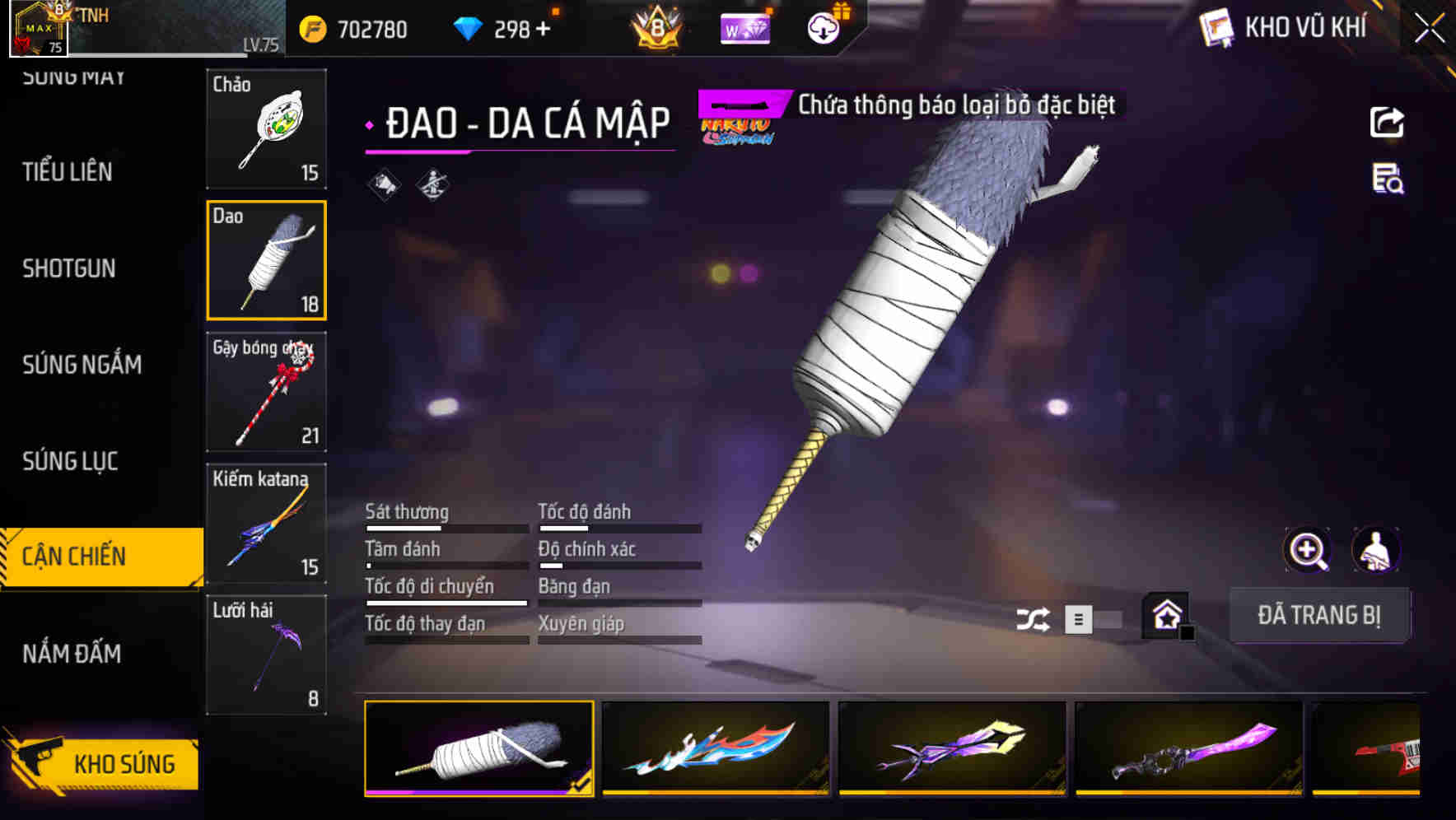Open the Lưỡi hái item
Image resolution: width=1456 pixels, height=820 pixels.
click(x=265, y=655)
